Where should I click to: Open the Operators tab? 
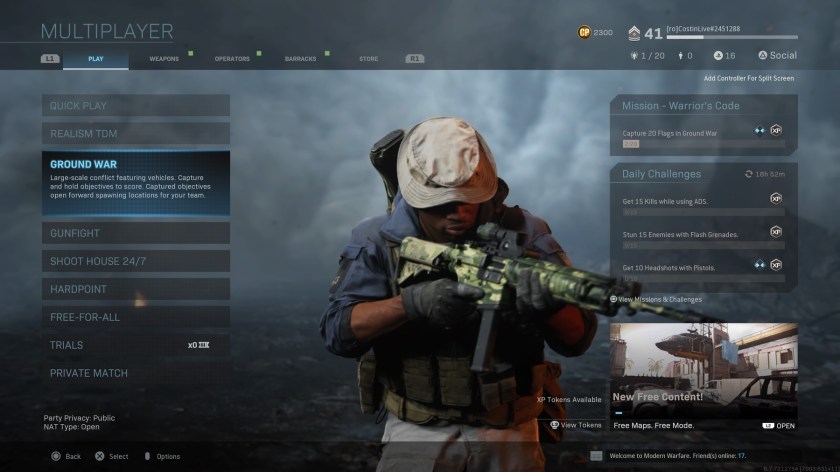(x=232, y=59)
